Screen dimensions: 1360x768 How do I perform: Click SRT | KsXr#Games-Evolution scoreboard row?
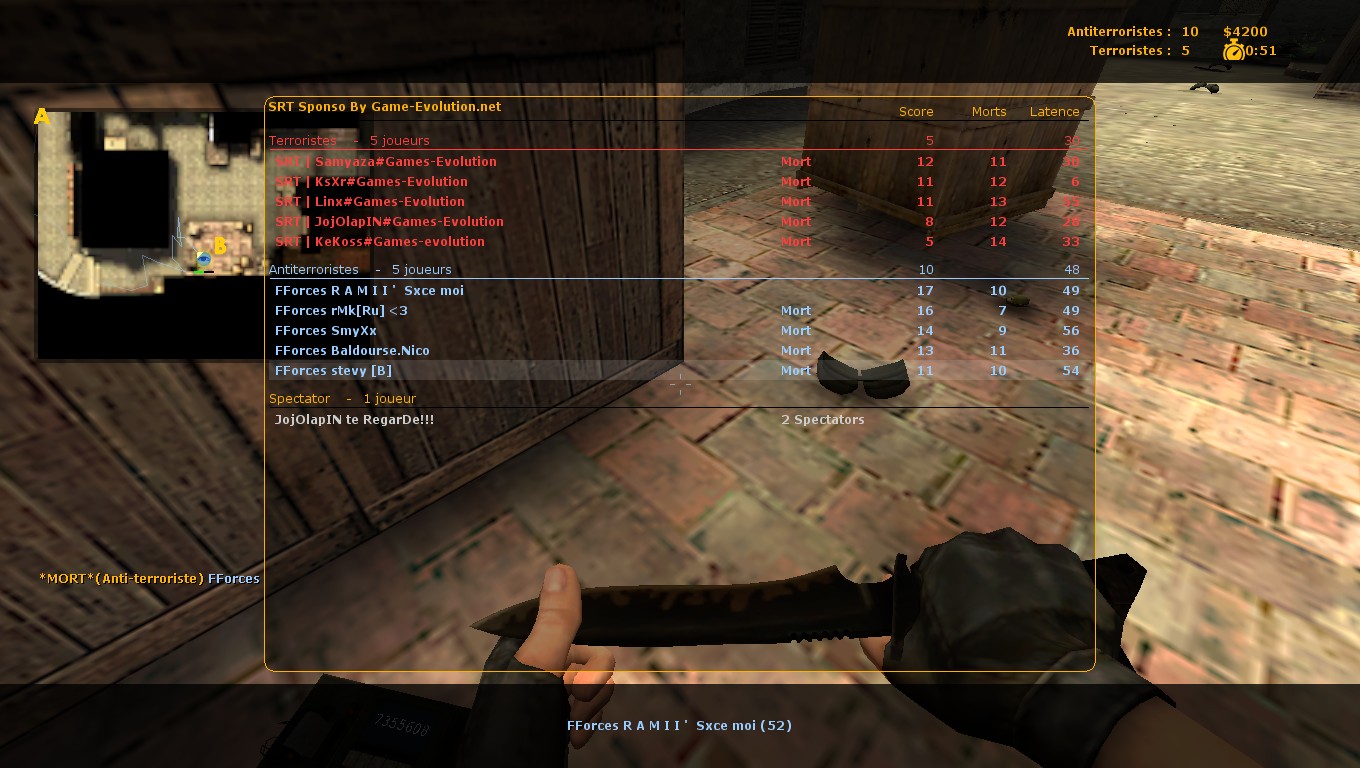pos(372,182)
